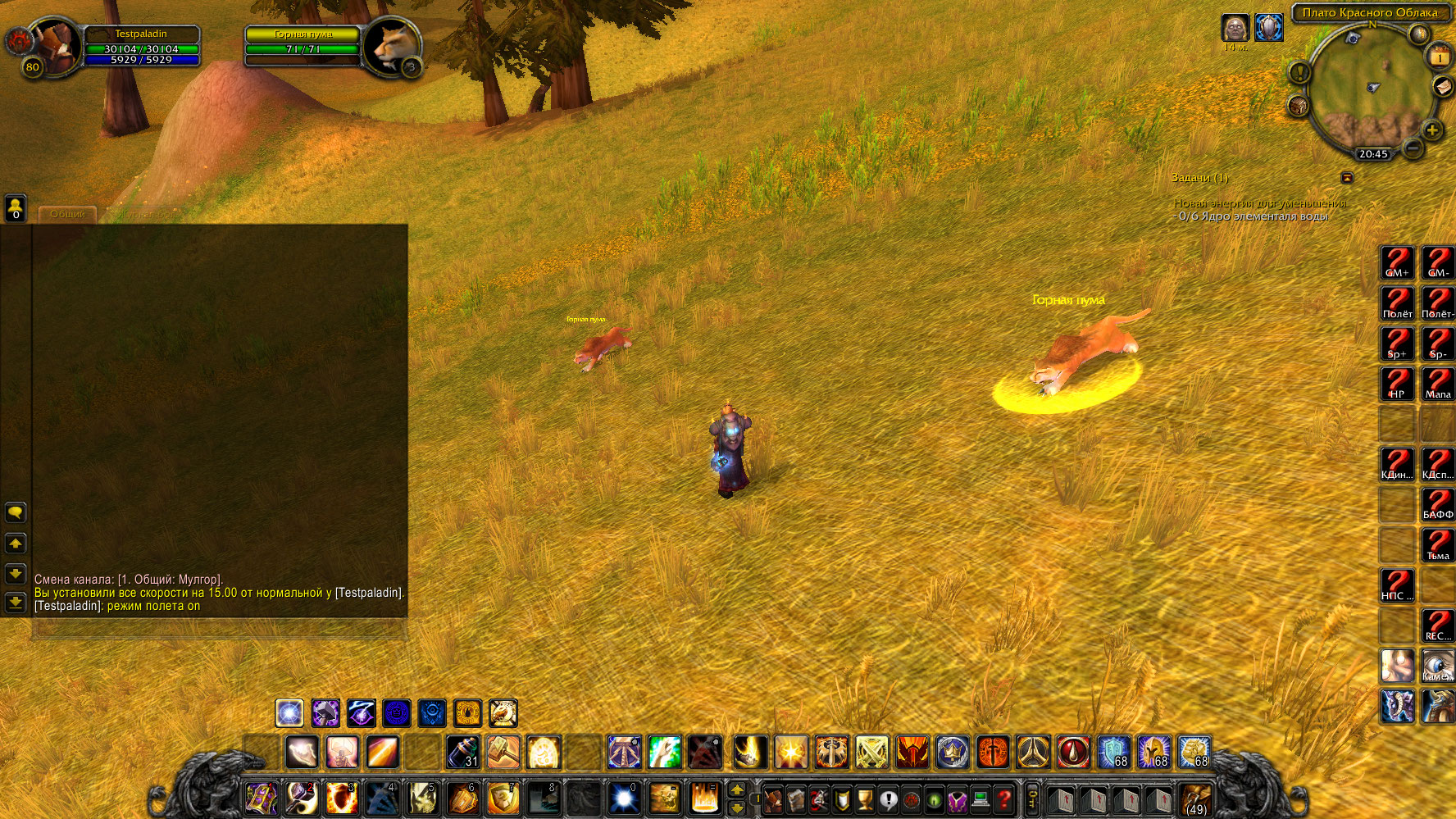The height and width of the screenshot is (819, 1456).
Task: Open the calendar beside the minimap
Action: [x=1440, y=57]
